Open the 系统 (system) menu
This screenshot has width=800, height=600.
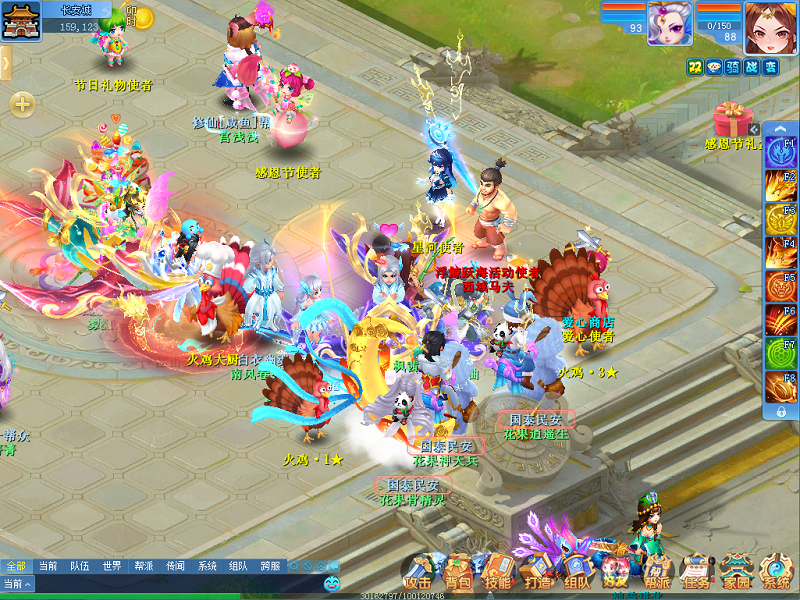click(x=776, y=574)
